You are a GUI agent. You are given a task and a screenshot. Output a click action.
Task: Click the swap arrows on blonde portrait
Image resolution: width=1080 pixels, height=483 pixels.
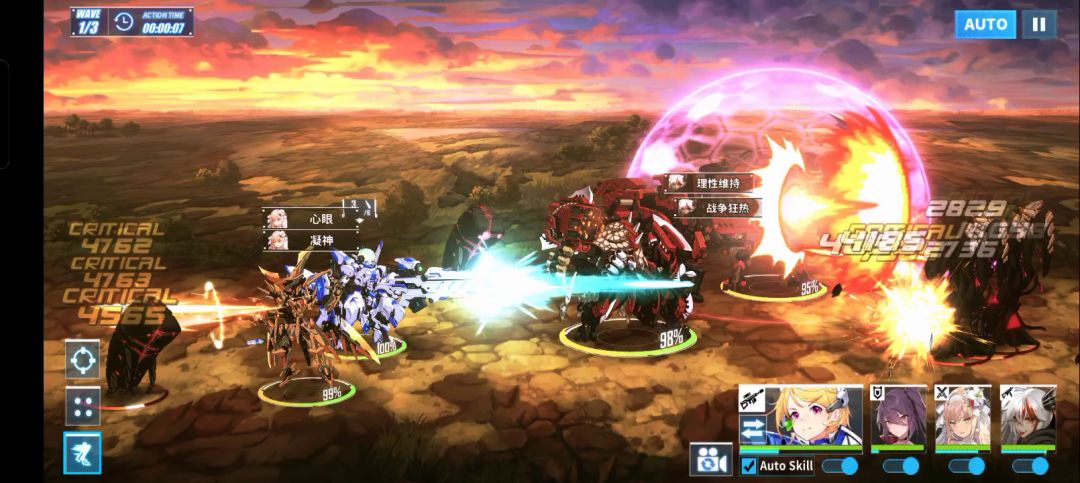[x=753, y=429]
